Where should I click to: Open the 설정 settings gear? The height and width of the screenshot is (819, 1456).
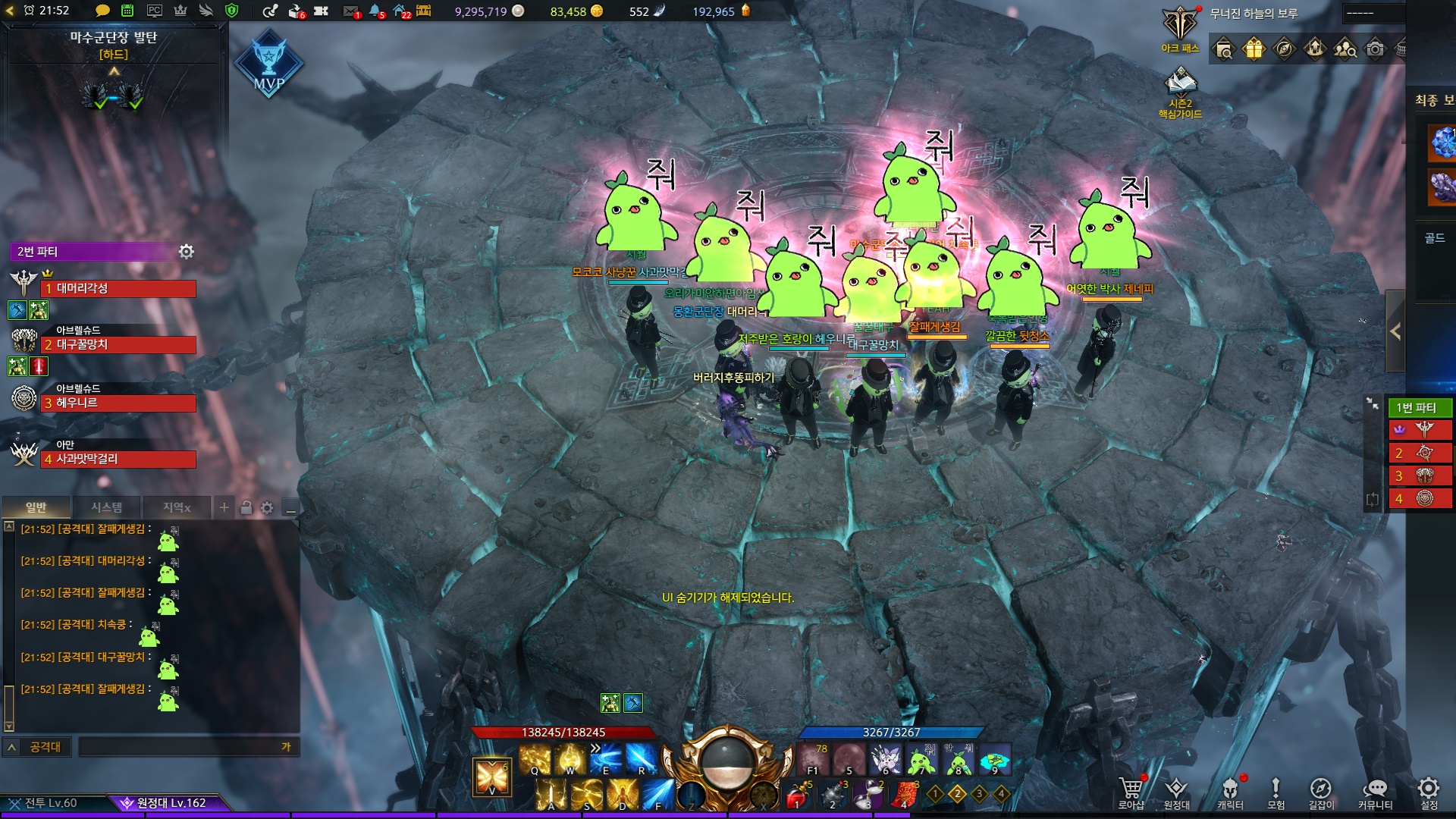coord(1429,791)
